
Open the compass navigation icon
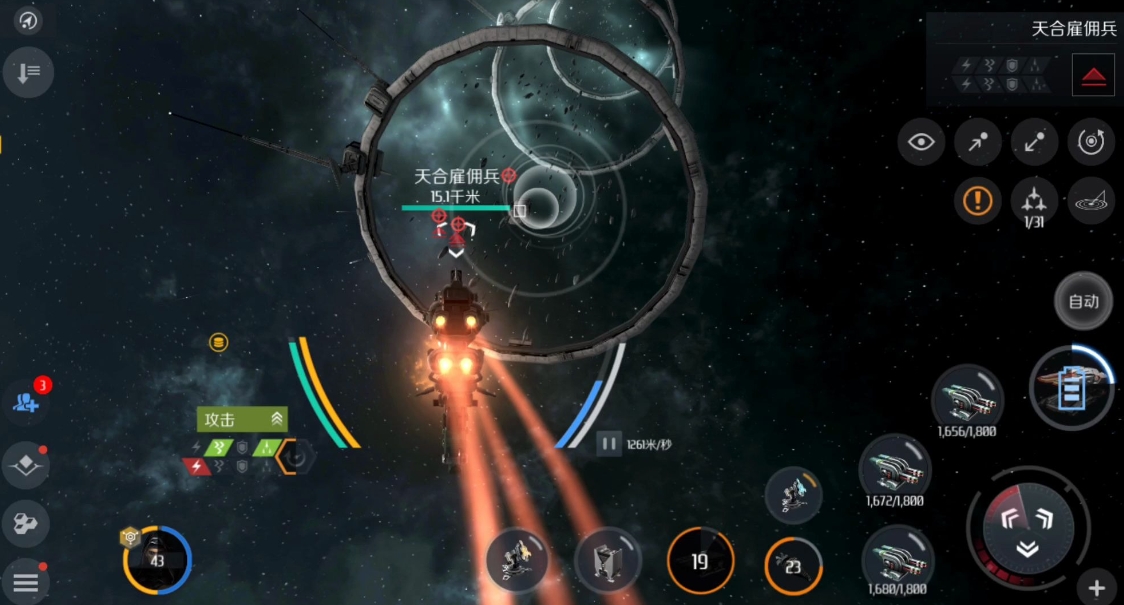tap(27, 19)
